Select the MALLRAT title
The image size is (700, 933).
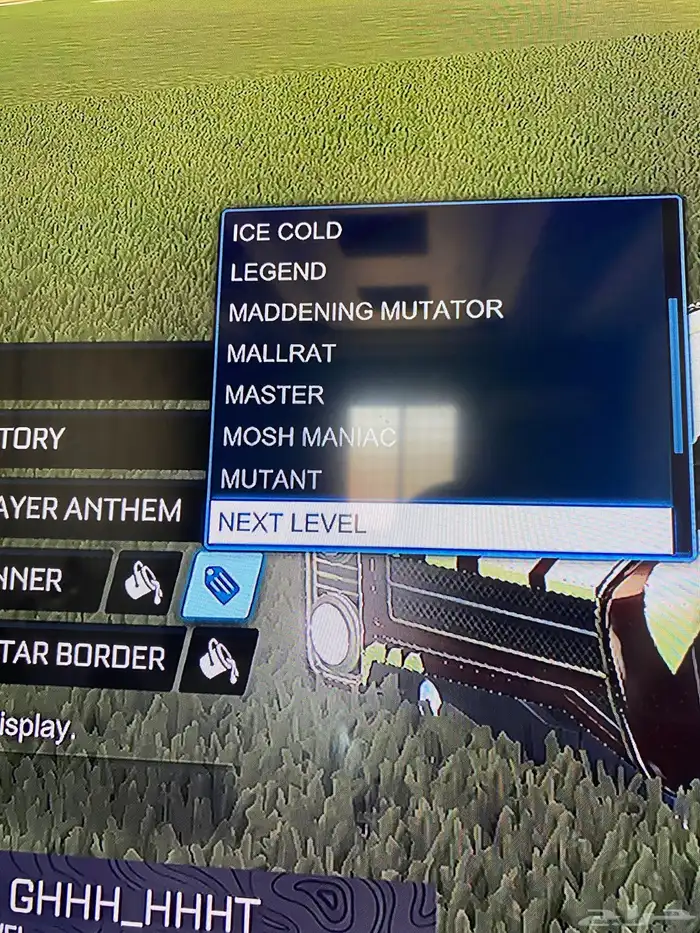click(281, 353)
